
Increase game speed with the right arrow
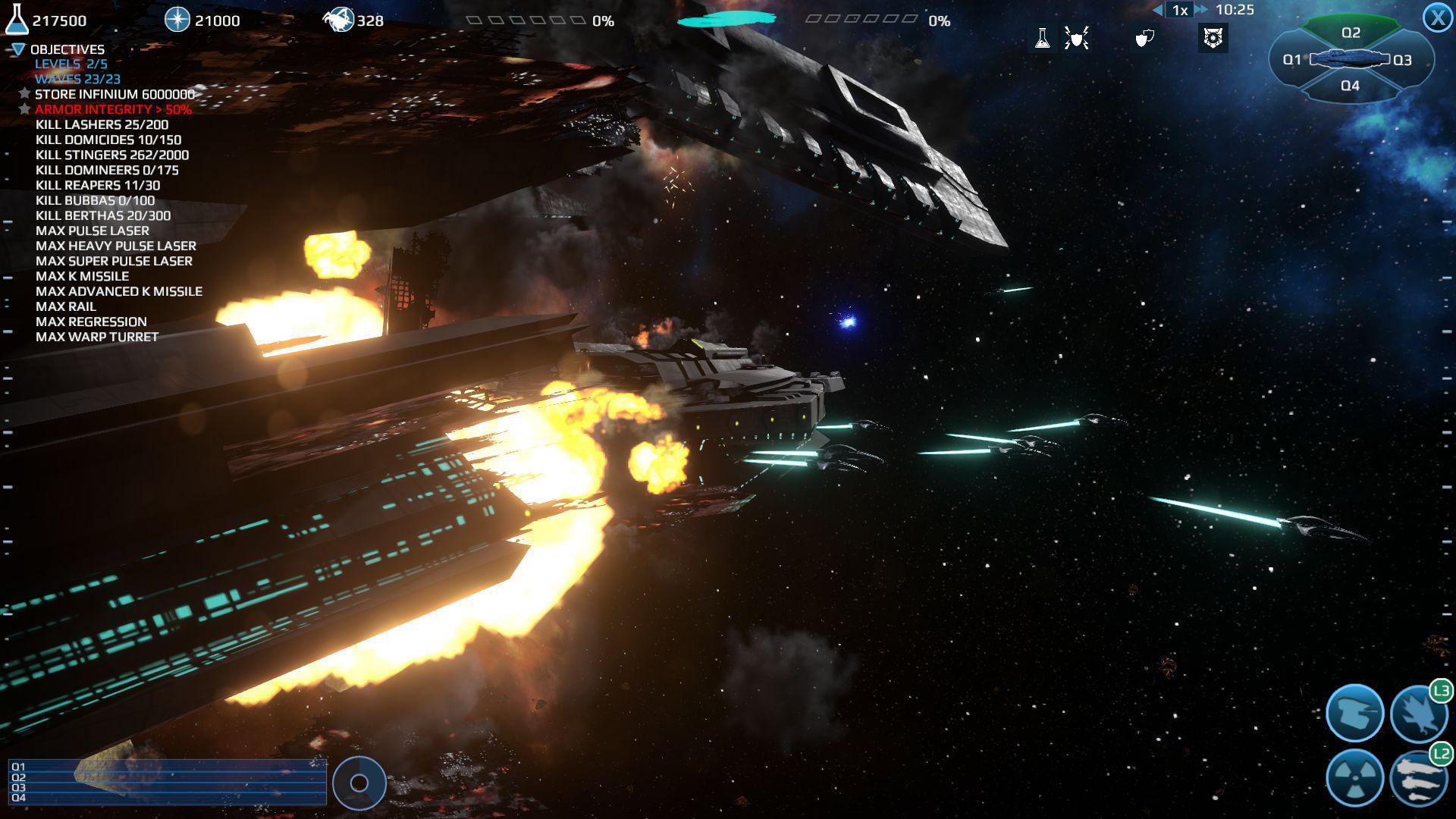pos(1200,10)
